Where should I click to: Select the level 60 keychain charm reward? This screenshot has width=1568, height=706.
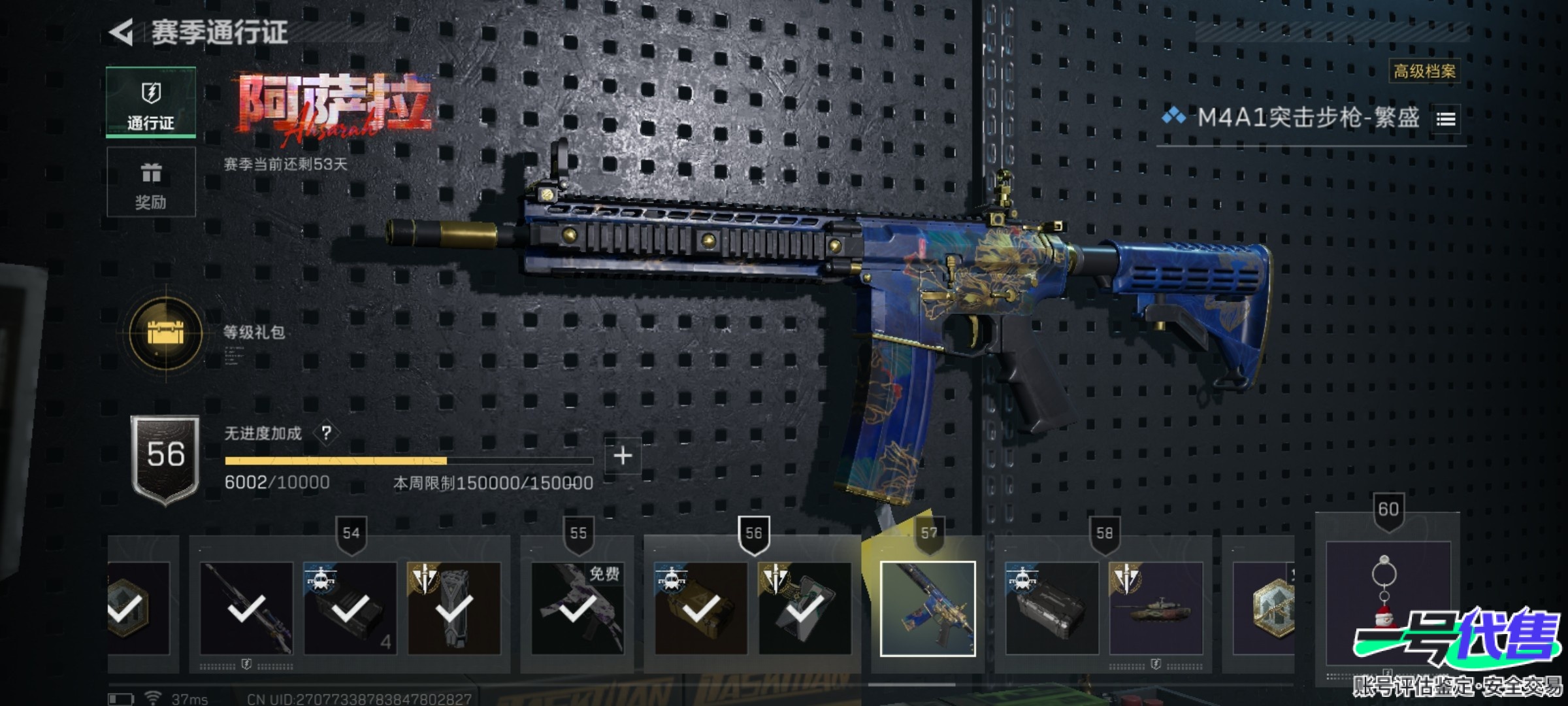[x=1388, y=601]
